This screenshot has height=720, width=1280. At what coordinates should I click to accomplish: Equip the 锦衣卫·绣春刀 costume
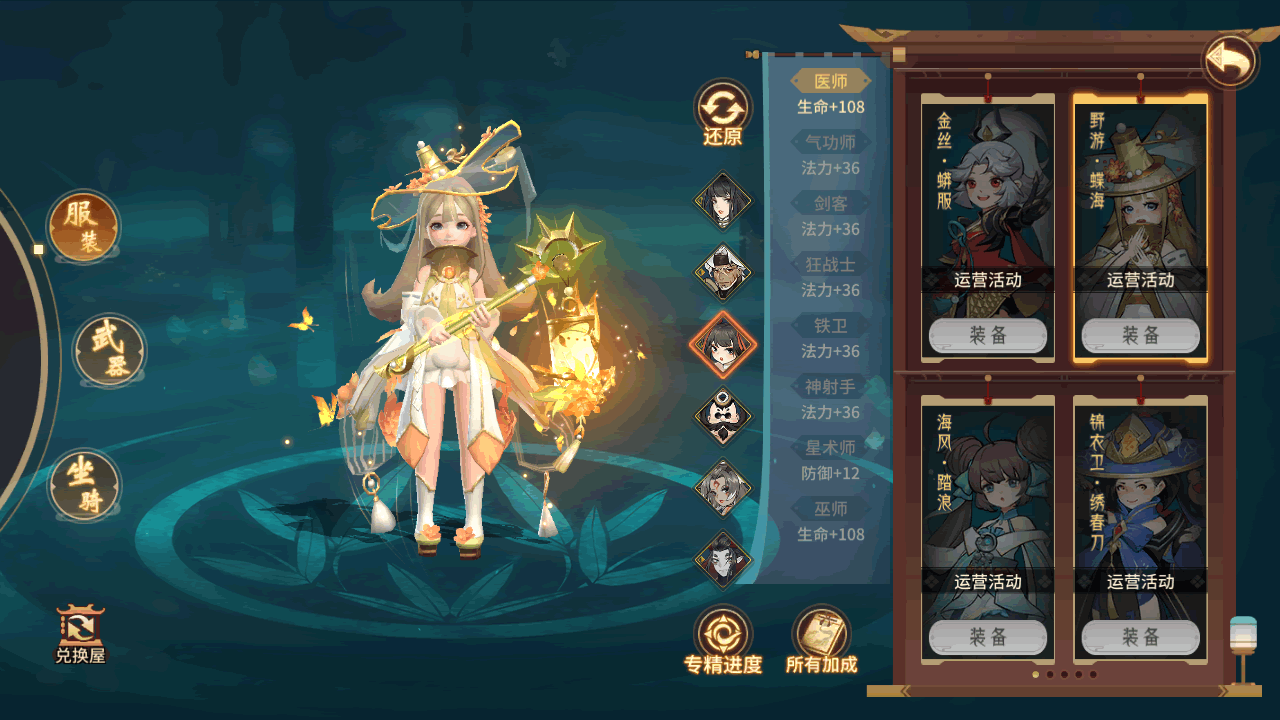coord(1140,637)
